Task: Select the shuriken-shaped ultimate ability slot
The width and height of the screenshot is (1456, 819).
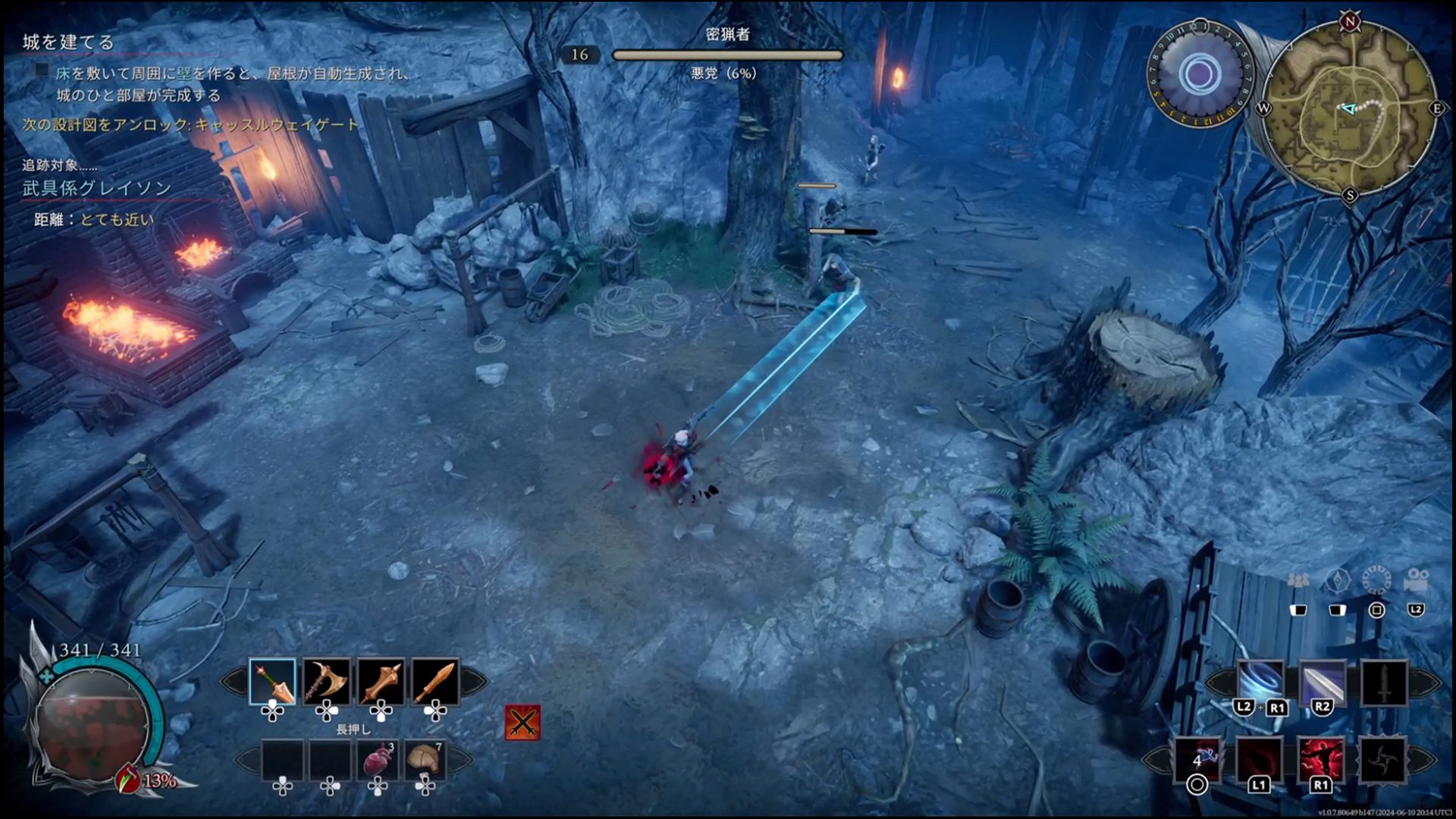Action: click(x=1382, y=759)
